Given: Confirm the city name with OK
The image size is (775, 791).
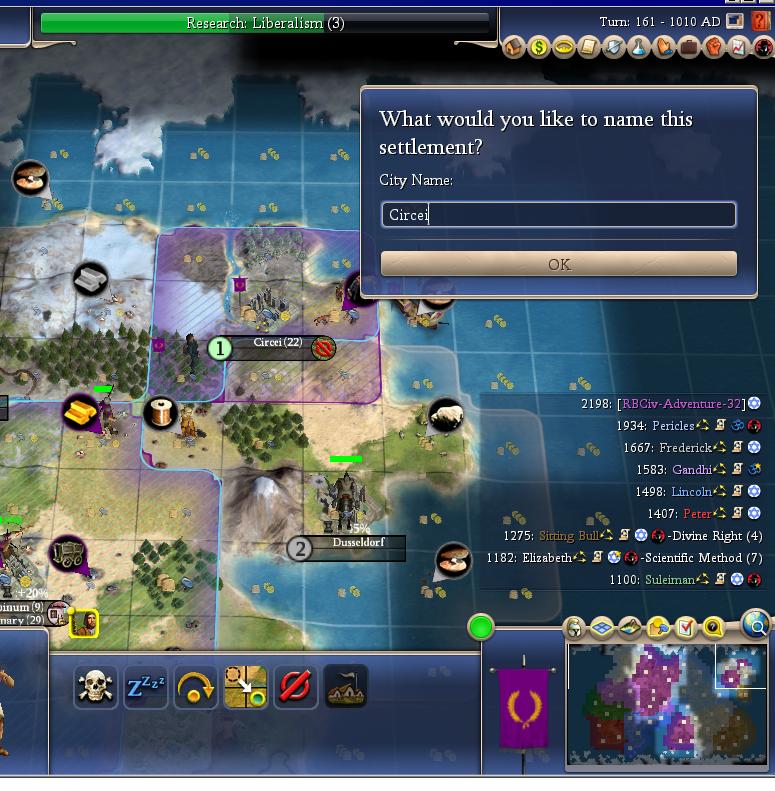Looking at the screenshot, I should (559, 264).
